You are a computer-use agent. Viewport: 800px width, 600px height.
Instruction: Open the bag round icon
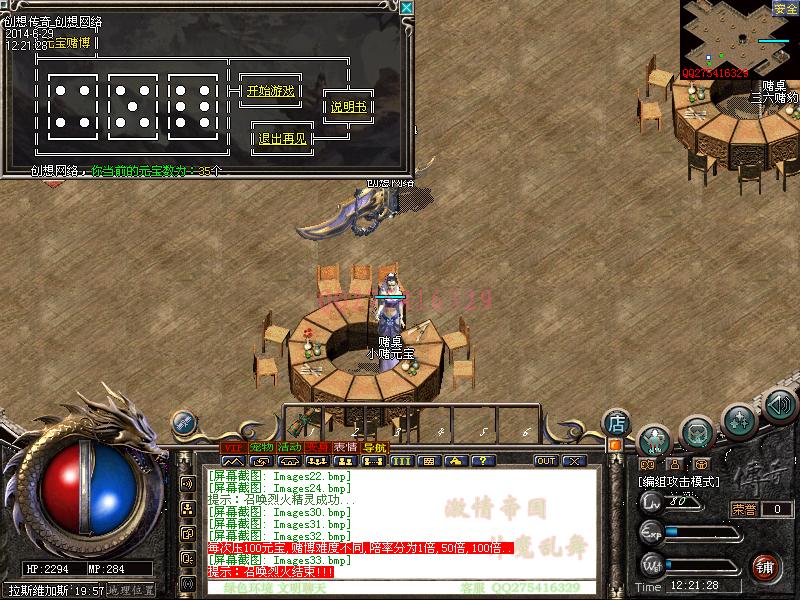[x=697, y=431]
